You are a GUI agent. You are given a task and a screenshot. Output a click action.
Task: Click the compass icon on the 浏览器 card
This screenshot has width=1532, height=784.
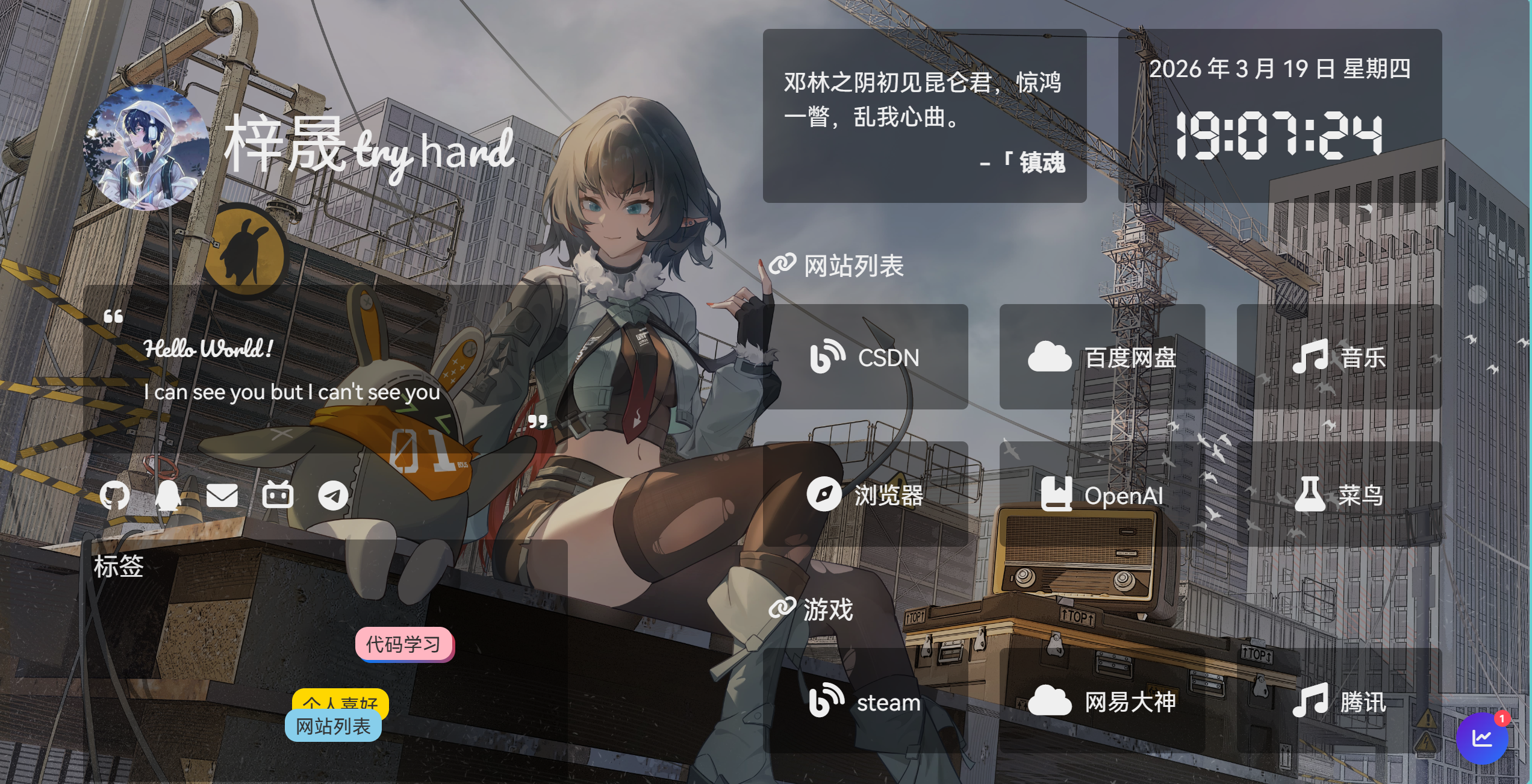click(825, 495)
